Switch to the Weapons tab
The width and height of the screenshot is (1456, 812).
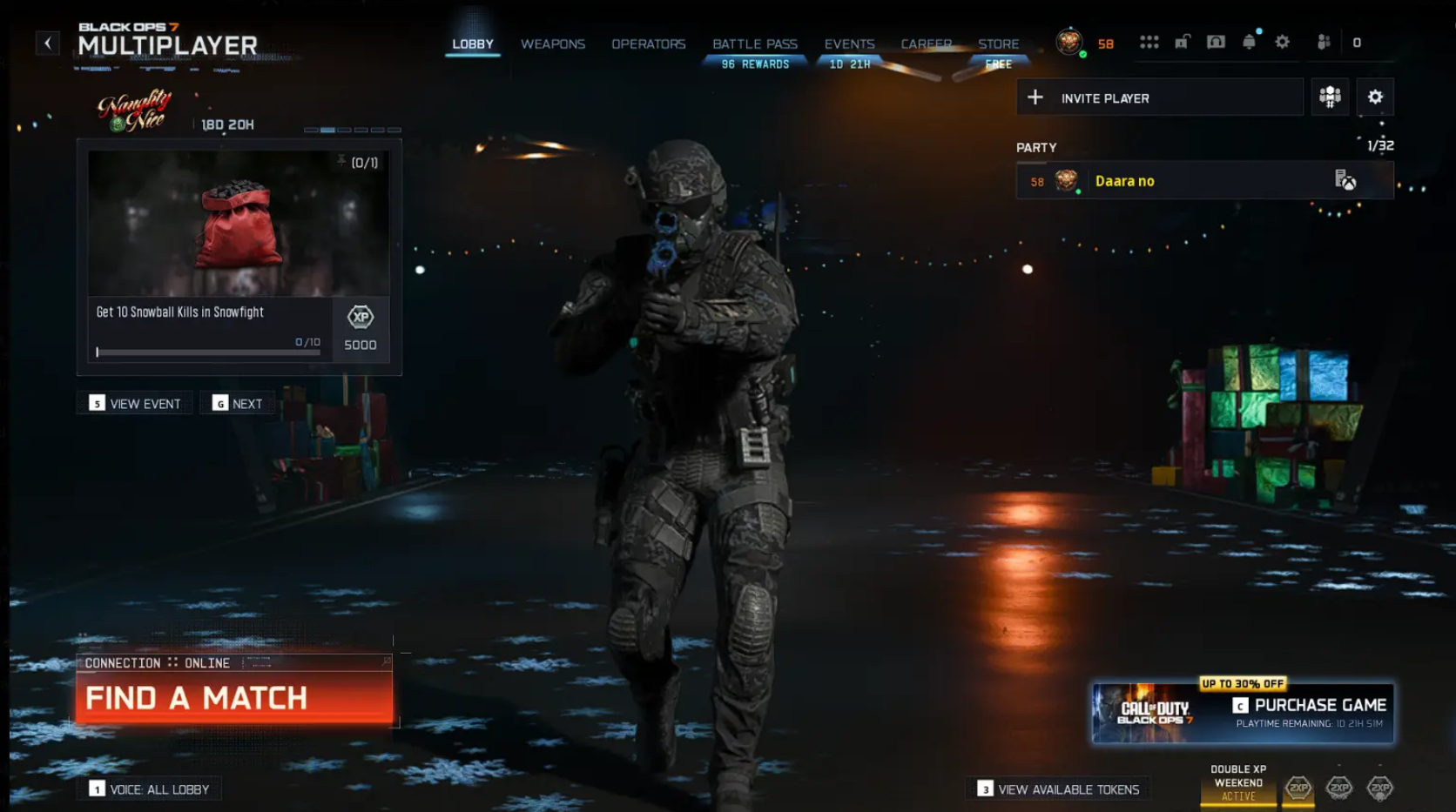point(552,44)
